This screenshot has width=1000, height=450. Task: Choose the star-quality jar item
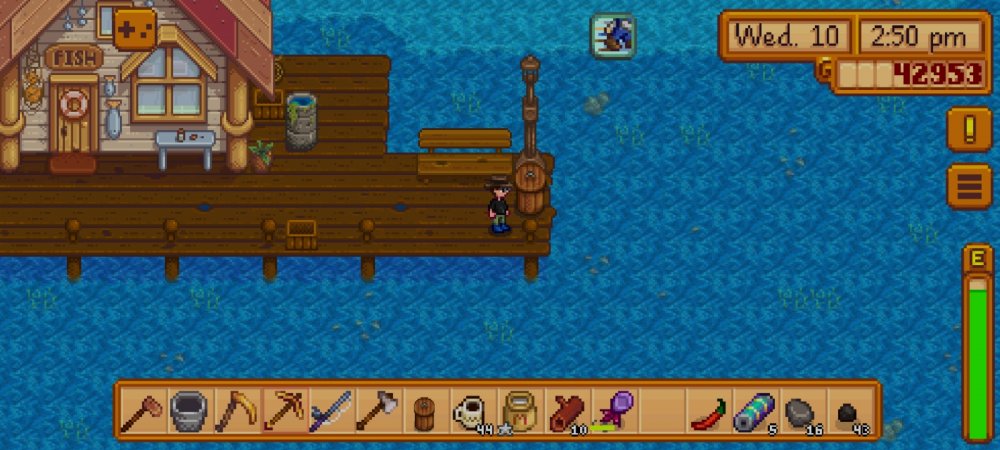[x=519, y=411]
